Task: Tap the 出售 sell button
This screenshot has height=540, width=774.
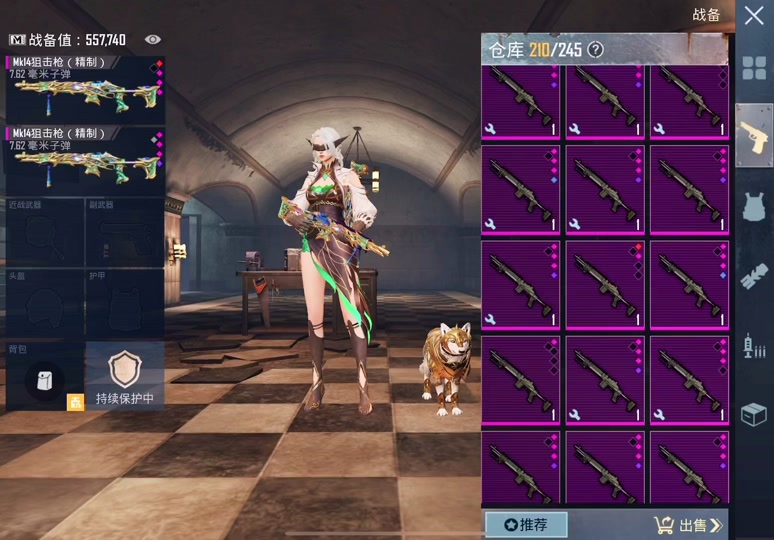Action: coord(688,524)
